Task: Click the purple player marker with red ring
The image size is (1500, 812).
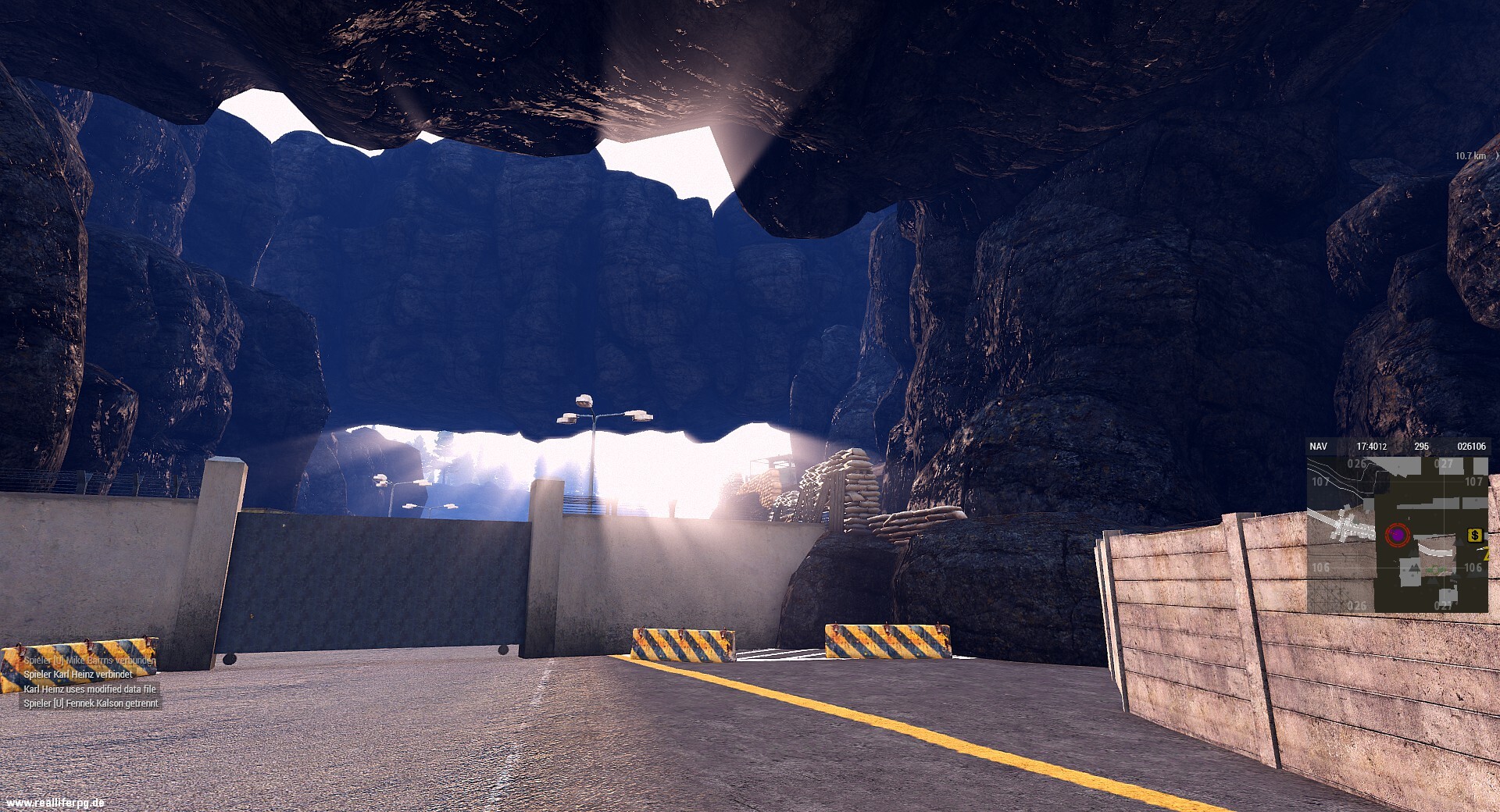Action: point(1397,535)
